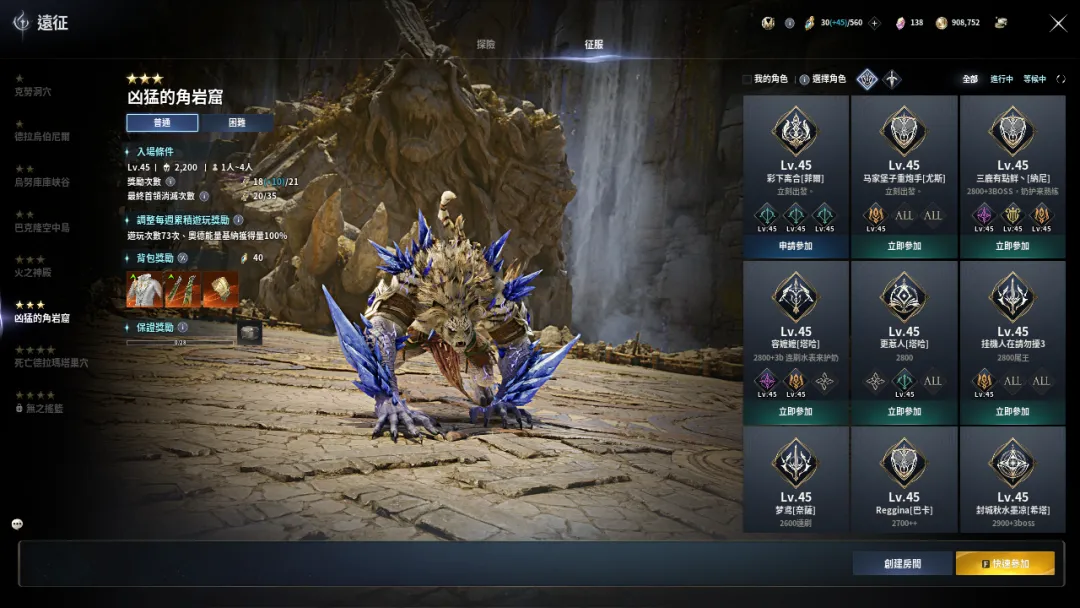Open the 烏努庫庫峽谷 dungeon entry
Screen dimensions: 1080x608
[x=42, y=182]
